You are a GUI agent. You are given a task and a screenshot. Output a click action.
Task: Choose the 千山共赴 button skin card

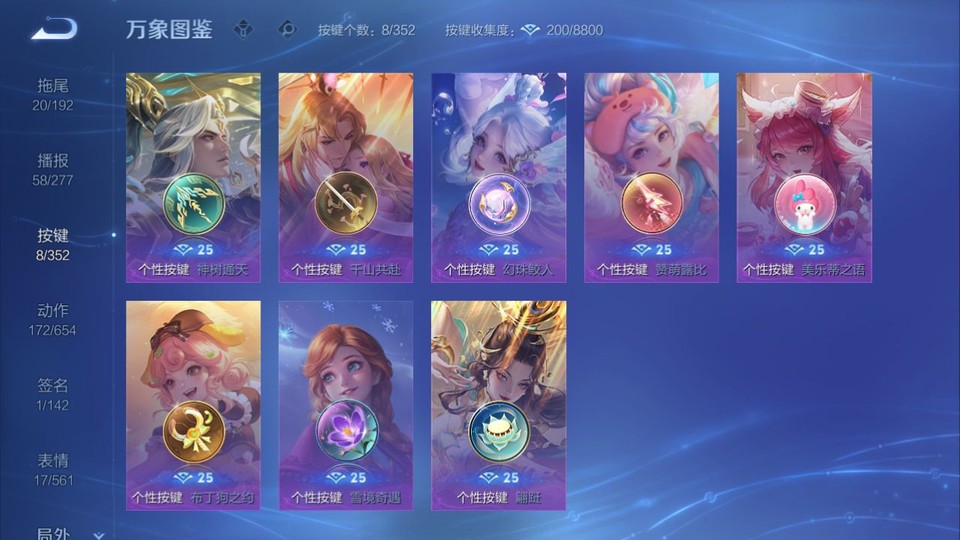pos(346,177)
